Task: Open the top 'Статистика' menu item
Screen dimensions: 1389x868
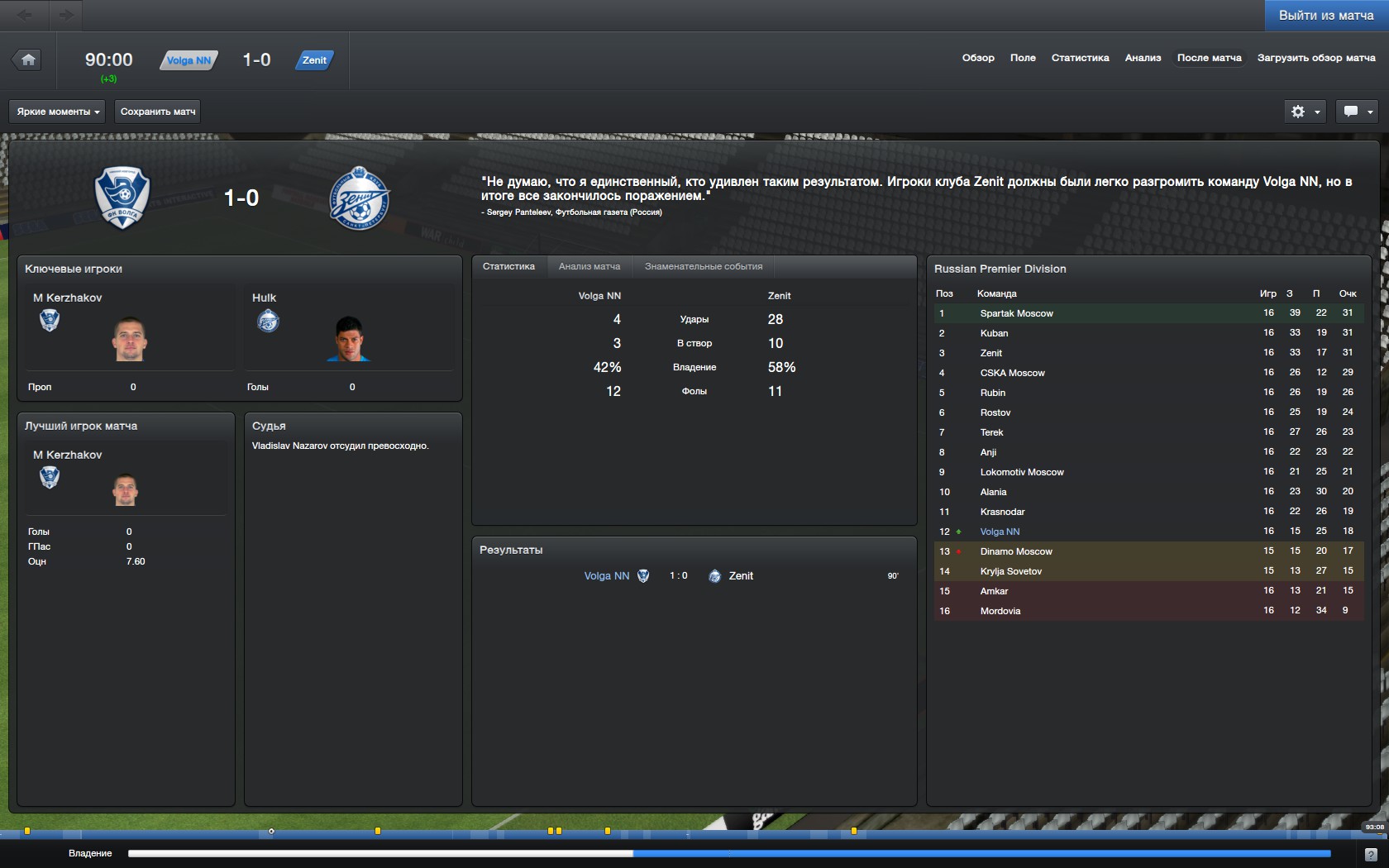Action: 1080,58
